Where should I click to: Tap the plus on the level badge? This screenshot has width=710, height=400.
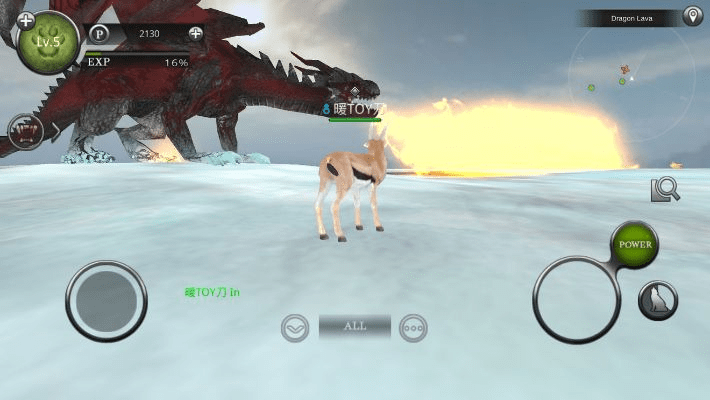pyautogui.click(x=26, y=20)
